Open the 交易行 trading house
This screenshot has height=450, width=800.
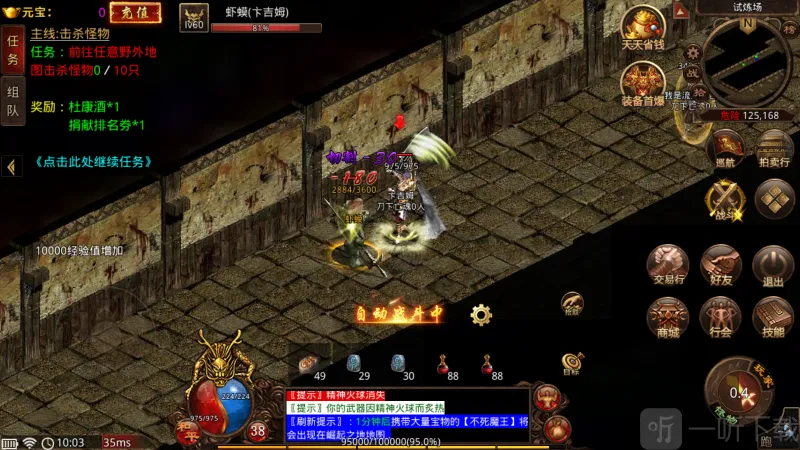click(667, 267)
